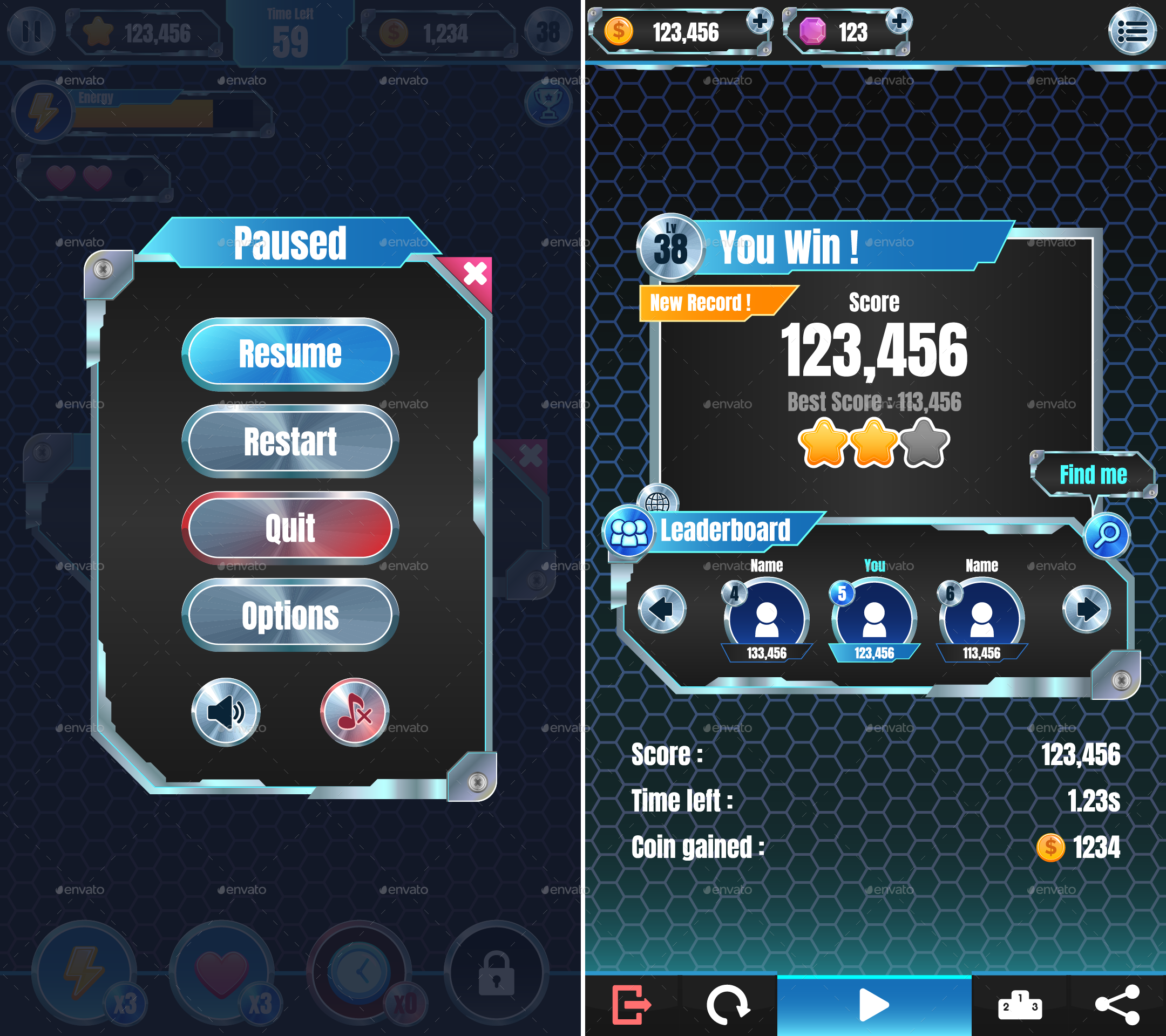Add more coins with the plus button

(x=760, y=22)
